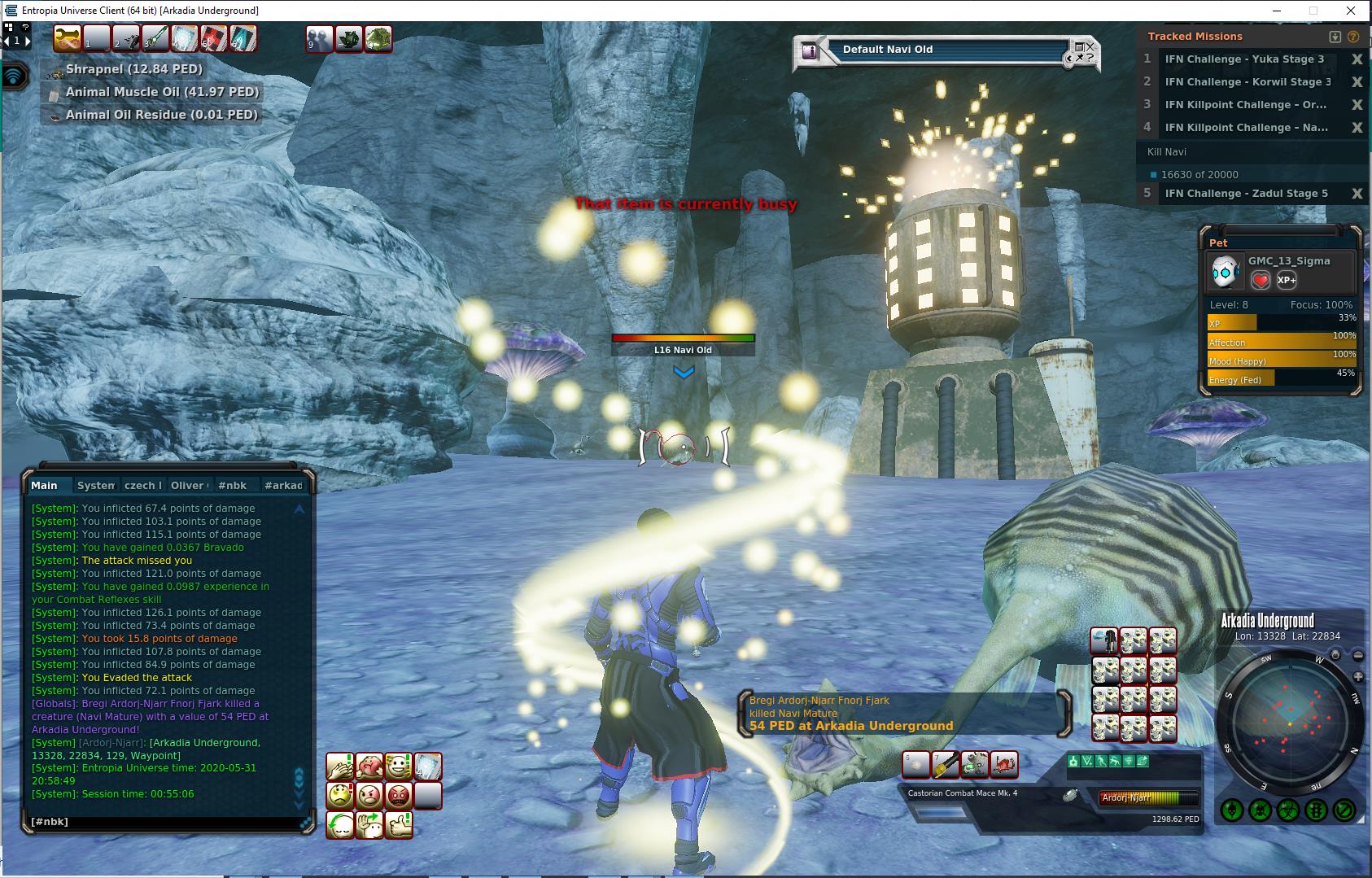Close the Entropia Universe window
Screen dimensions: 1372x878
click(x=1352, y=11)
